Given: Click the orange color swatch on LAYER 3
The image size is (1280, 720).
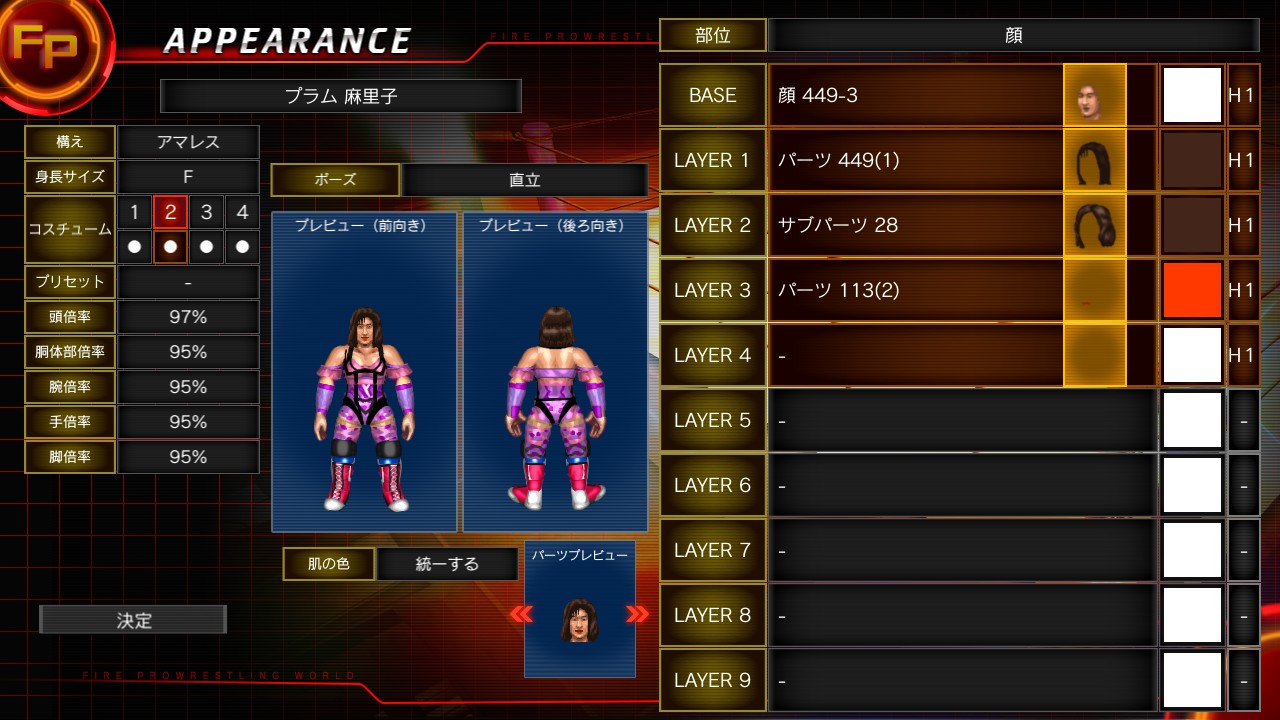Looking at the screenshot, I should (x=1191, y=290).
